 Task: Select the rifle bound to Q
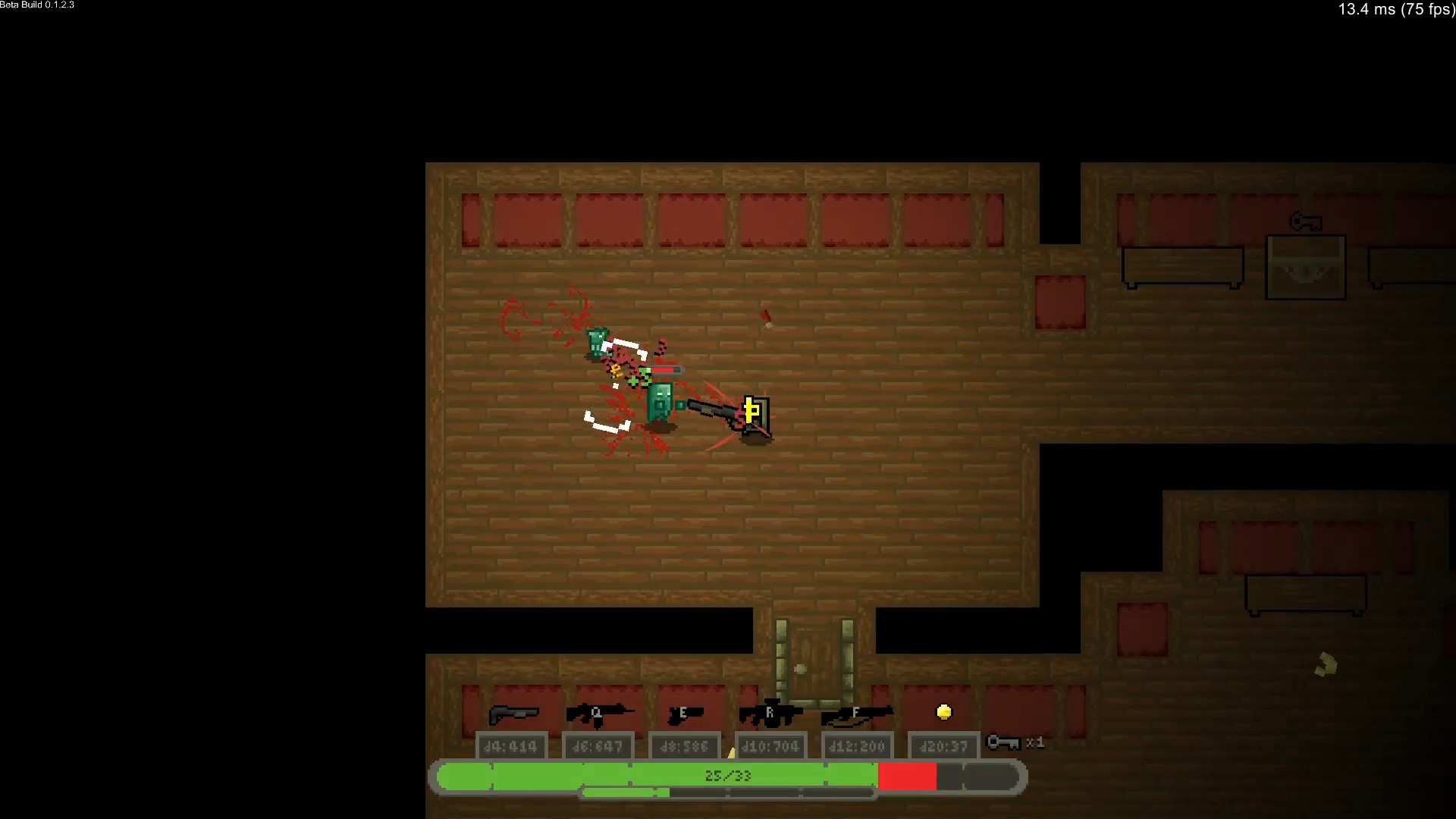point(599,714)
